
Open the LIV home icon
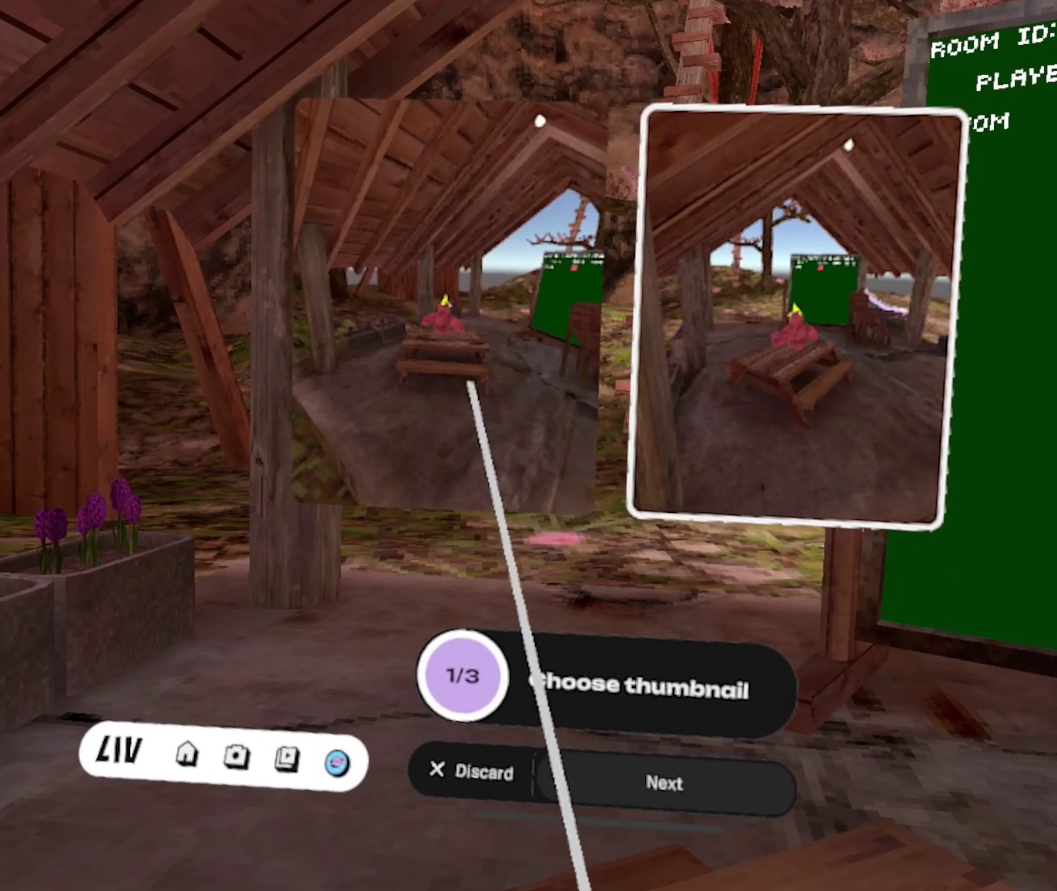187,753
